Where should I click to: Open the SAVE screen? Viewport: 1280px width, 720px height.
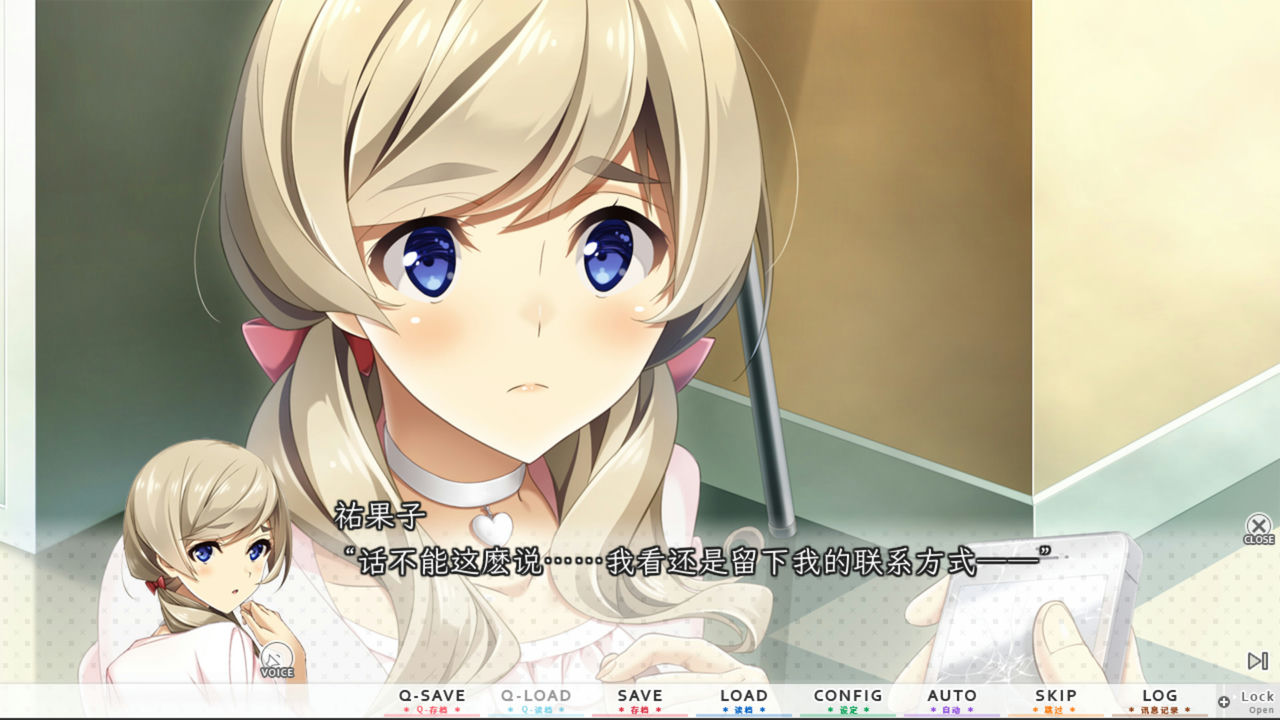[x=640, y=695]
